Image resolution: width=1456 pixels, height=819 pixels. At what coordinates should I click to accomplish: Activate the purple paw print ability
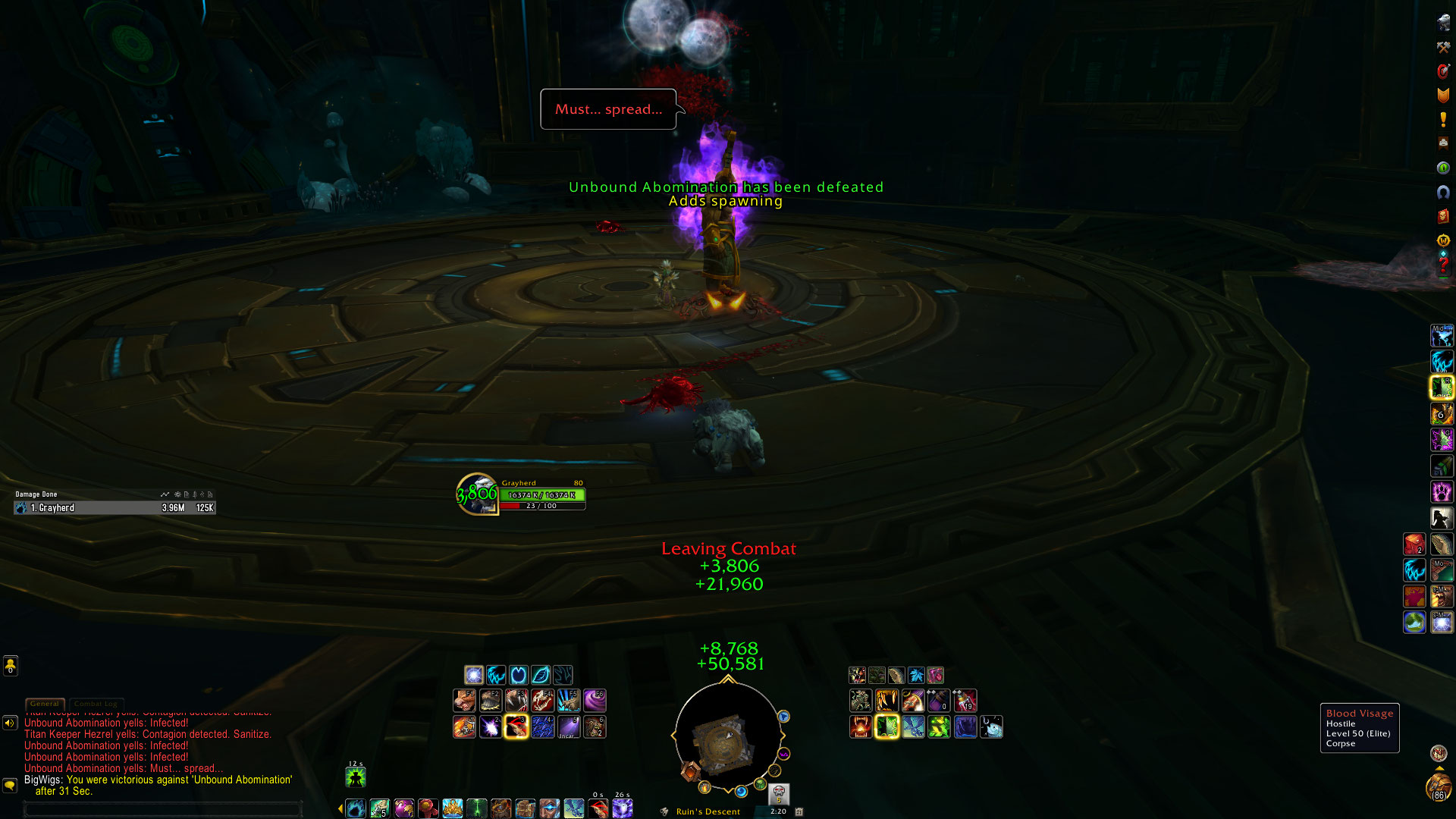tap(1442, 492)
